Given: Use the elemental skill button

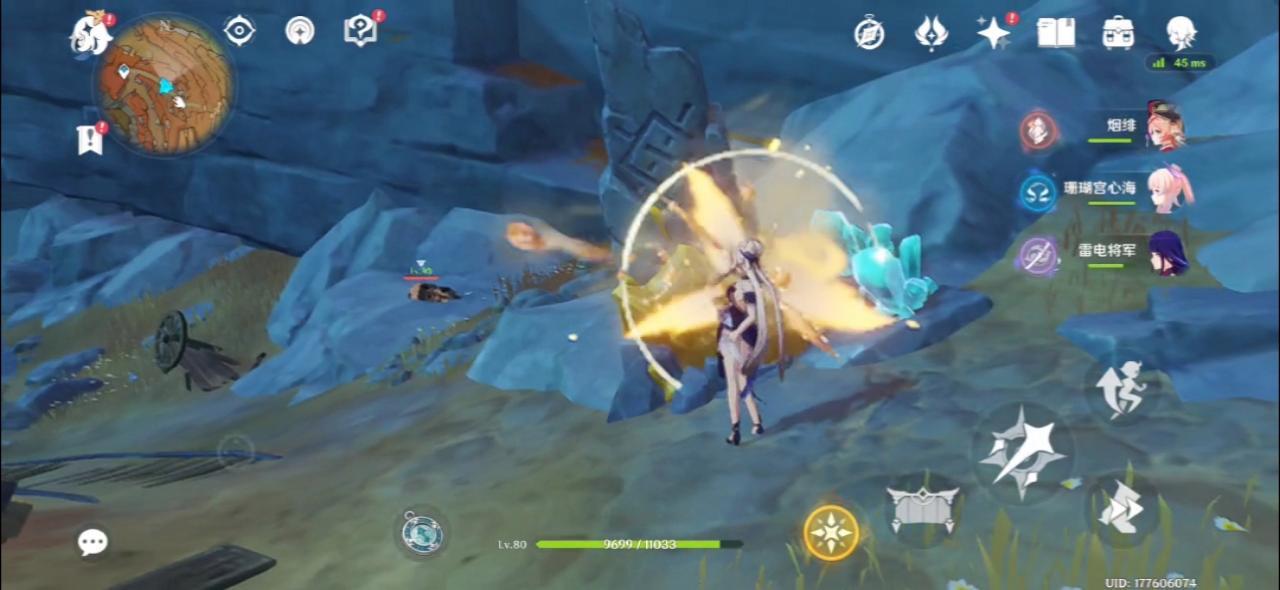Looking at the screenshot, I should coord(923,509).
